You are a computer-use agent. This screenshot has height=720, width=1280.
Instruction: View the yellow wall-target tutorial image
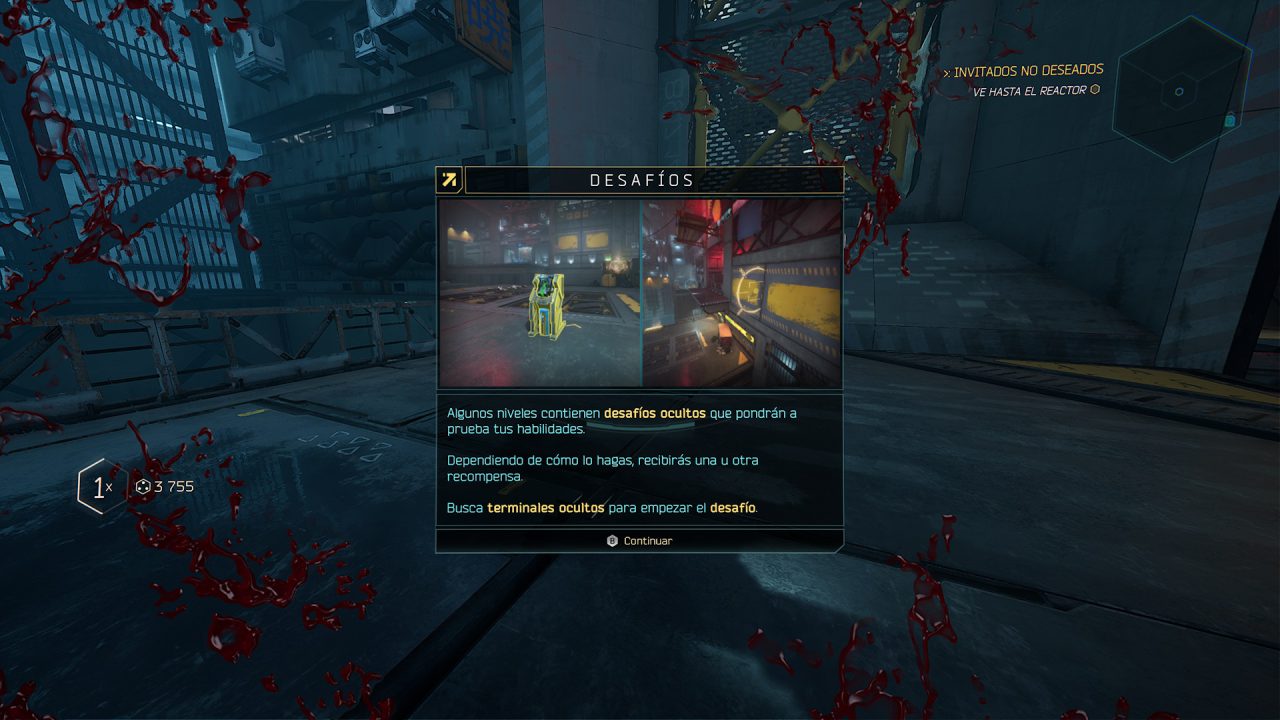742,292
